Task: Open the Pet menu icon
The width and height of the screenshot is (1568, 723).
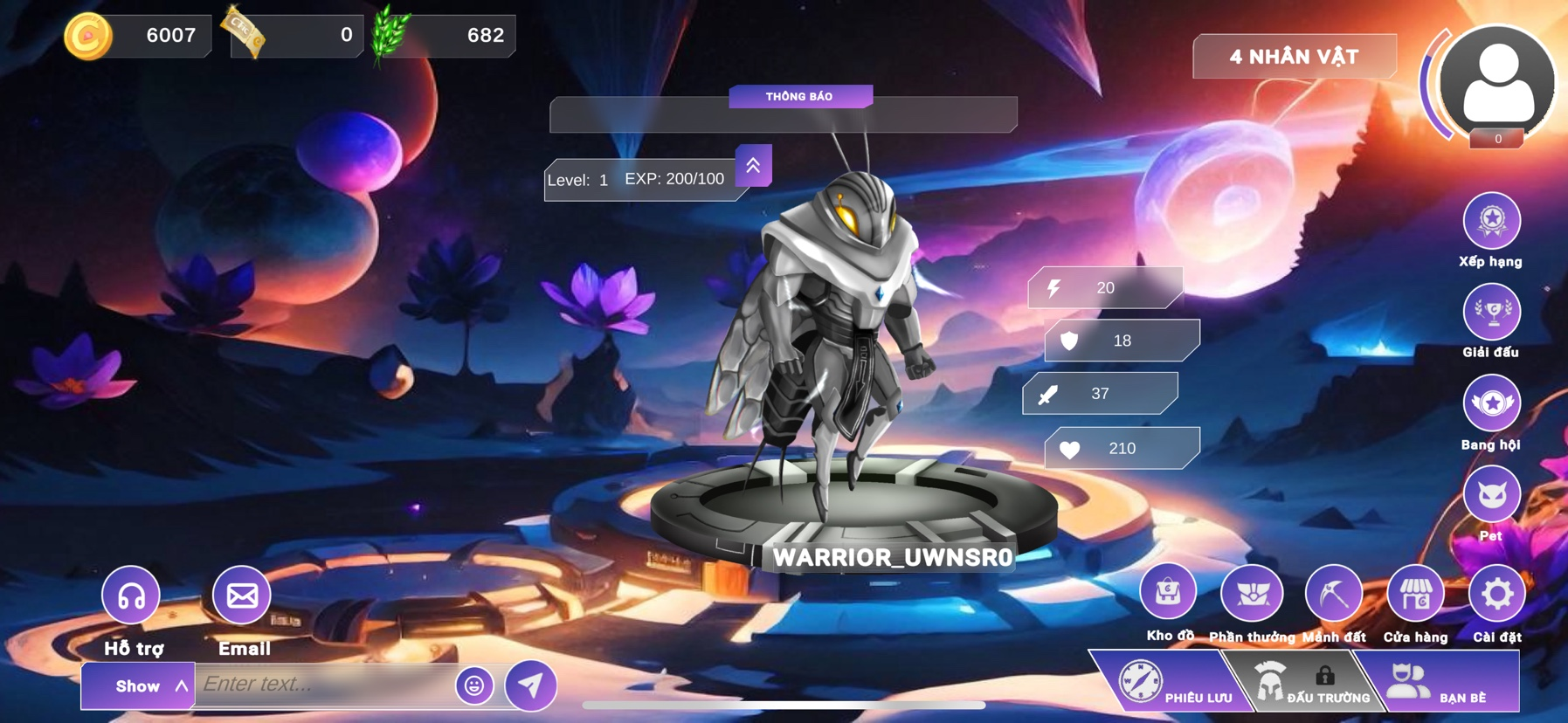Action: pyautogui.click(x=1492, y=495)
